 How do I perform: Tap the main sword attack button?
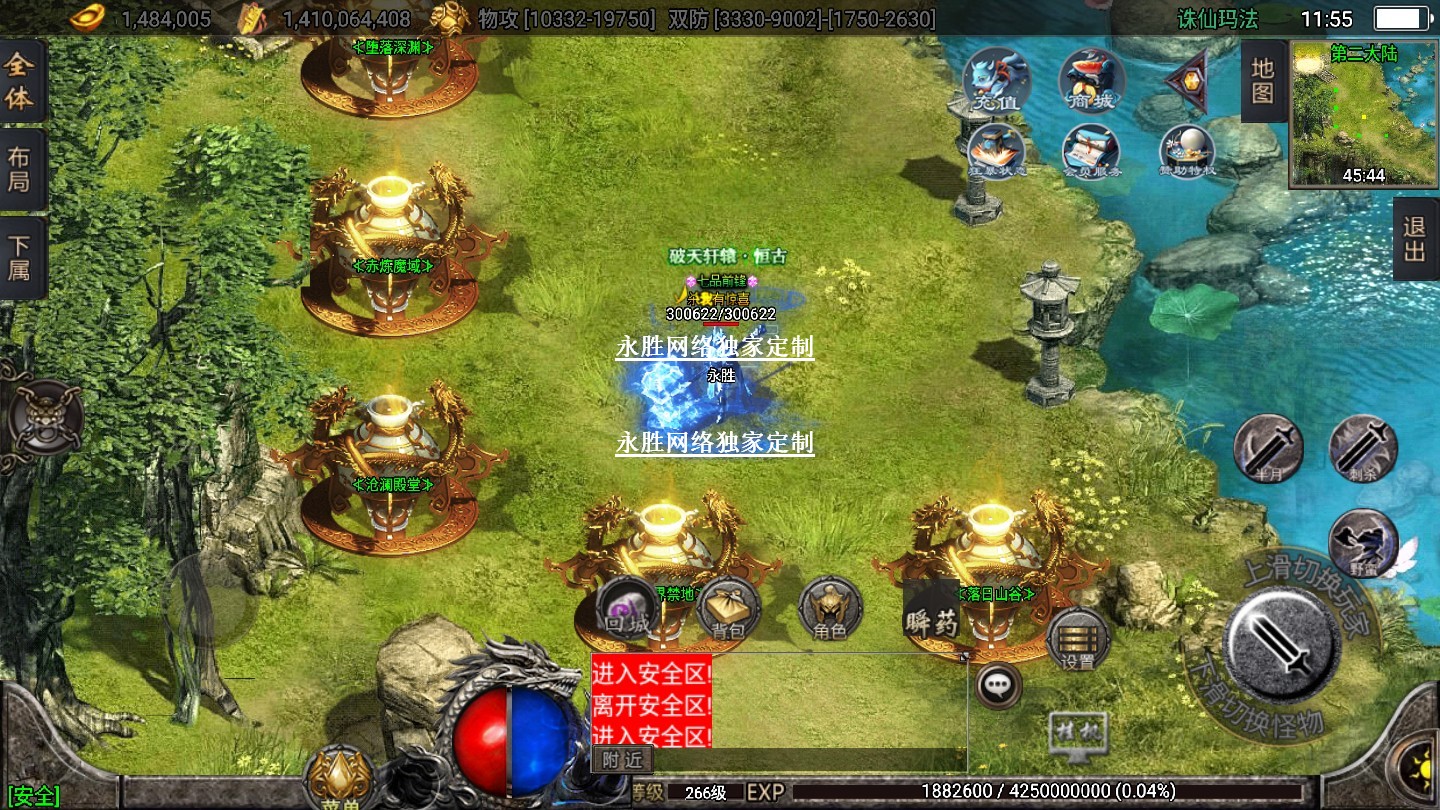[x=1282, y=642]
